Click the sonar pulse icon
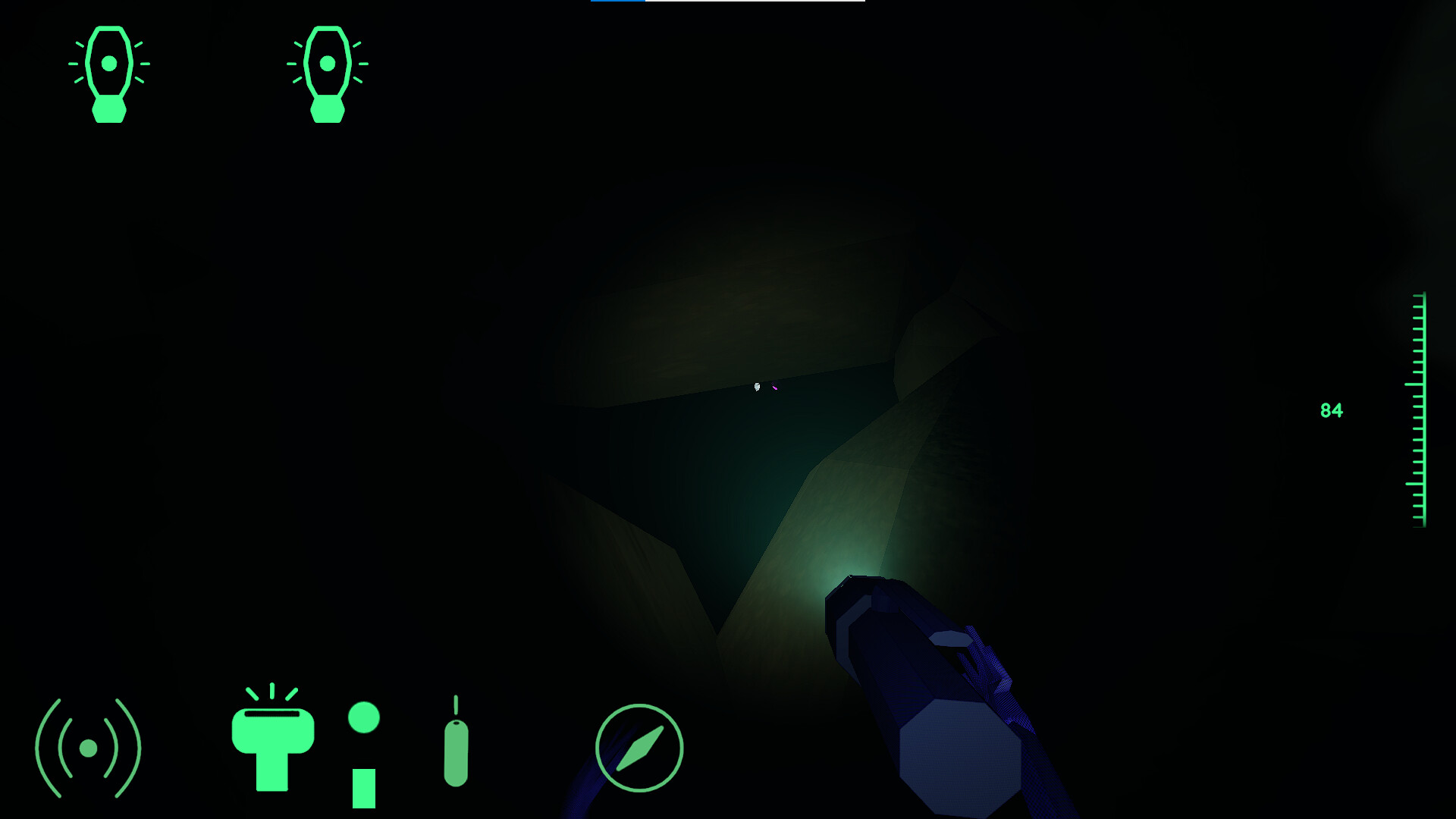 point(89,747)
